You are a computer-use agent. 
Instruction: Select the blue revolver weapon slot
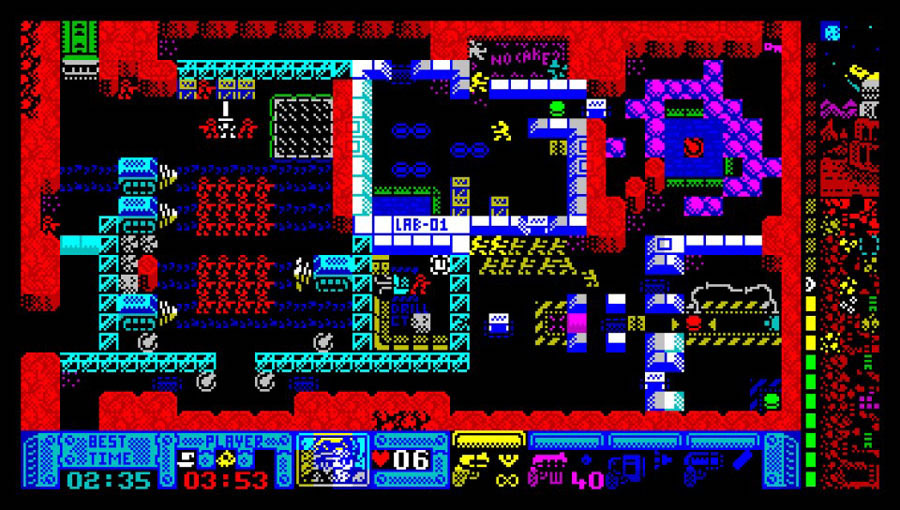click(702, 465)
